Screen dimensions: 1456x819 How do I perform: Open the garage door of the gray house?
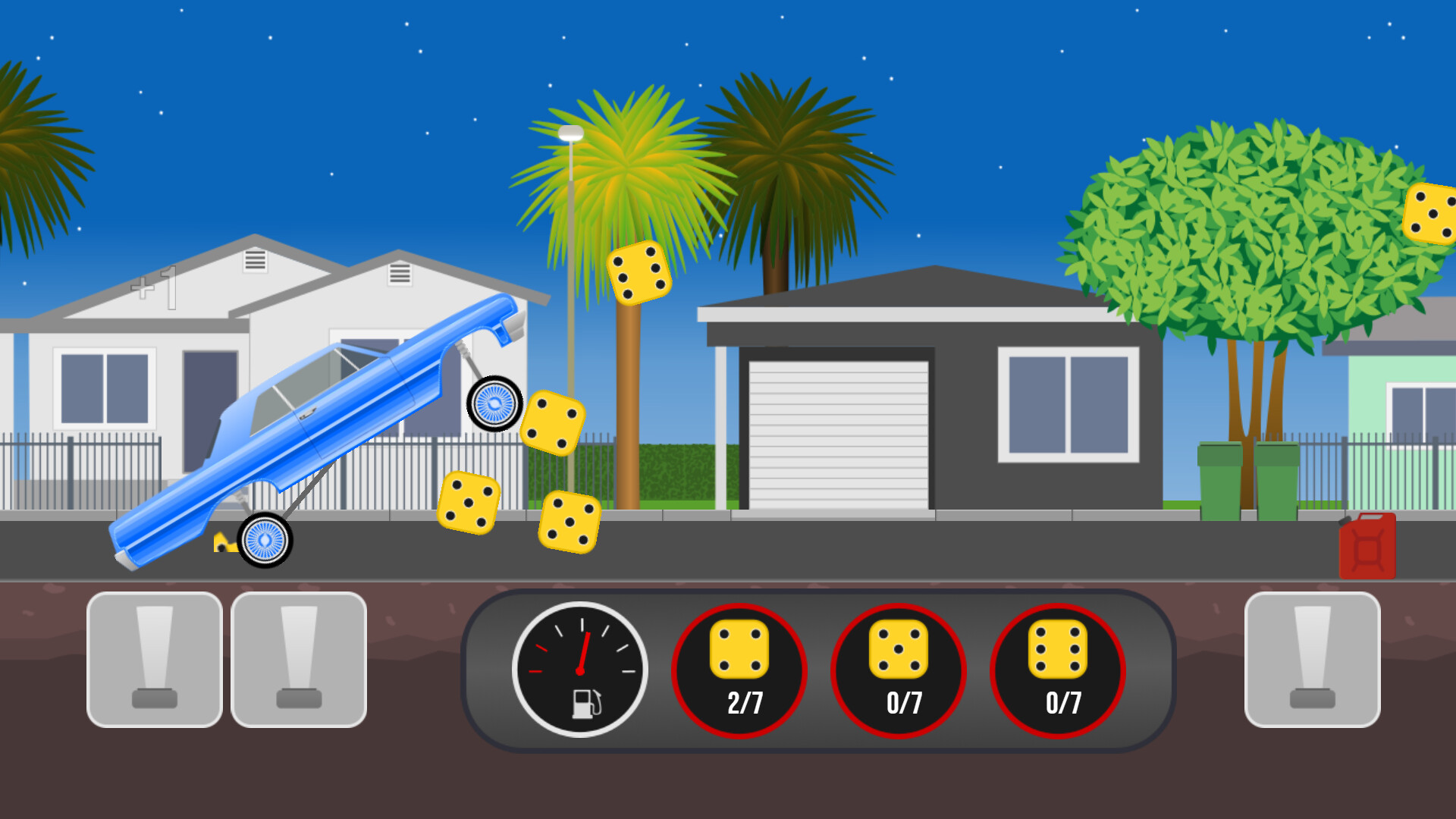[x=838, y=436]
